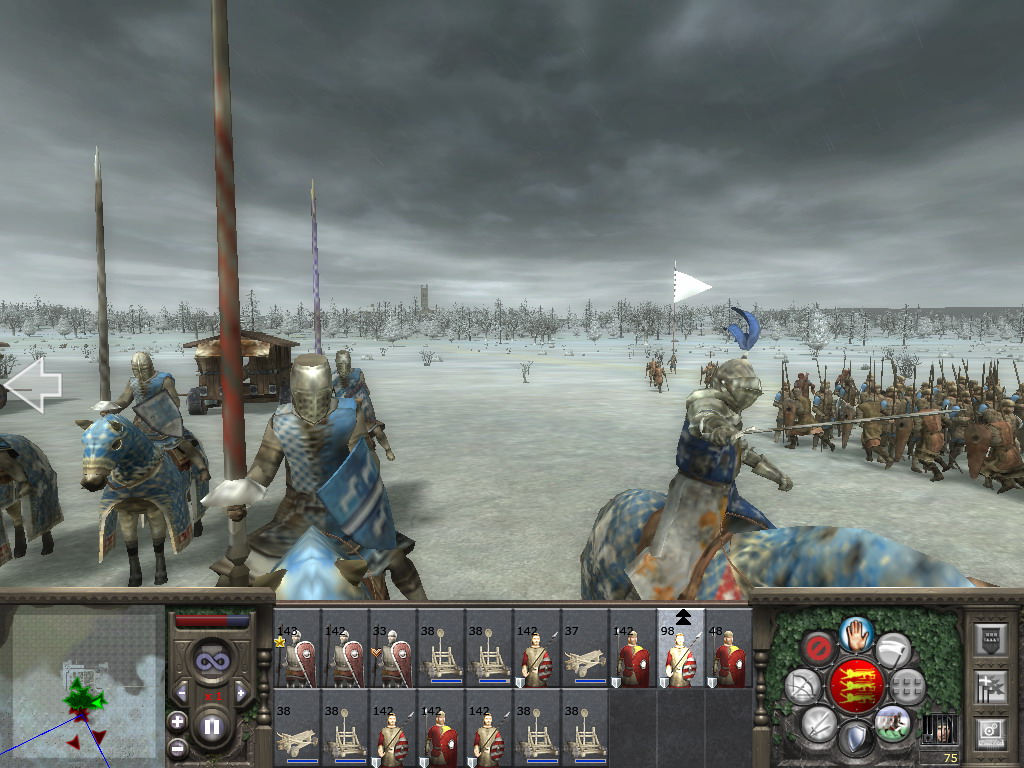
Task: Activate the crossed swords melee button
Action: click(820, 722)
